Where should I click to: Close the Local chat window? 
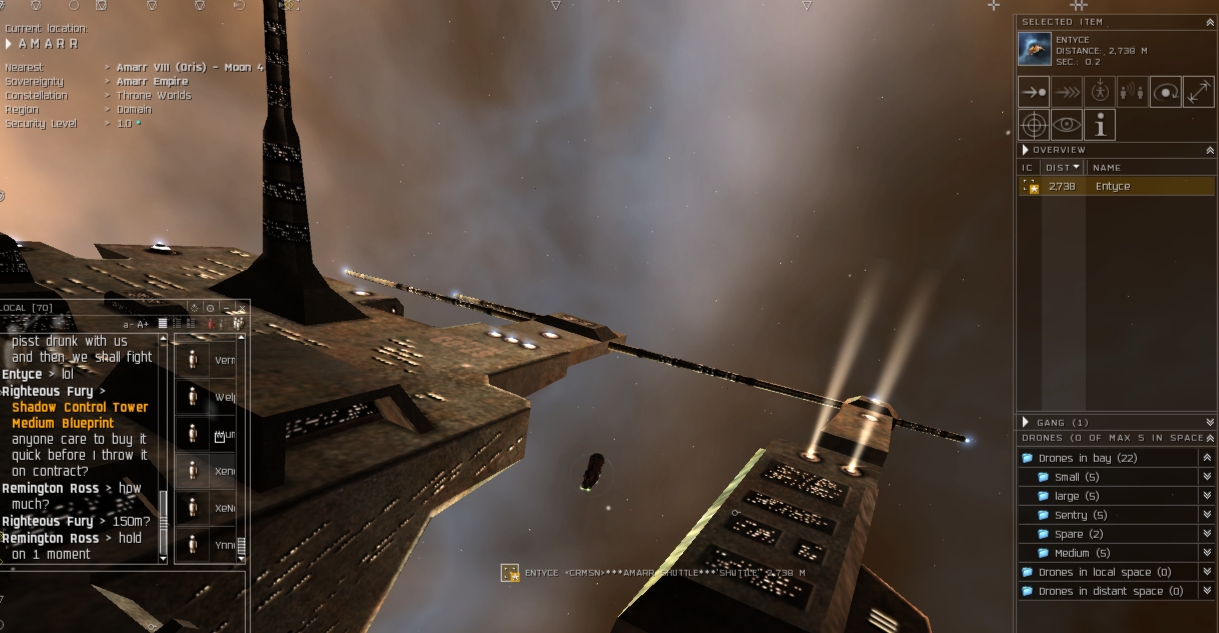pos(242,308)
